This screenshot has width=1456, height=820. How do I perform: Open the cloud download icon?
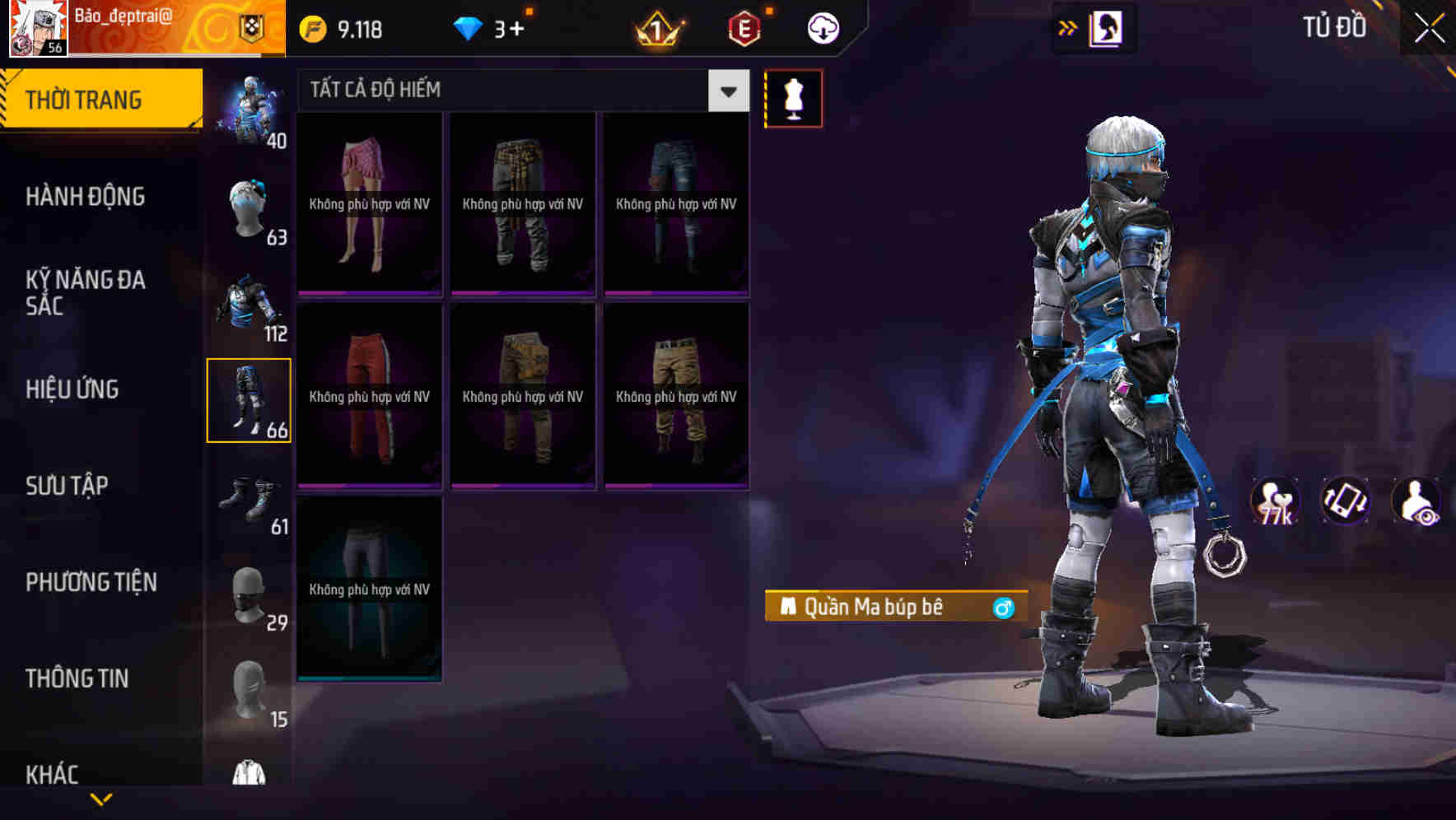(821, 27)
